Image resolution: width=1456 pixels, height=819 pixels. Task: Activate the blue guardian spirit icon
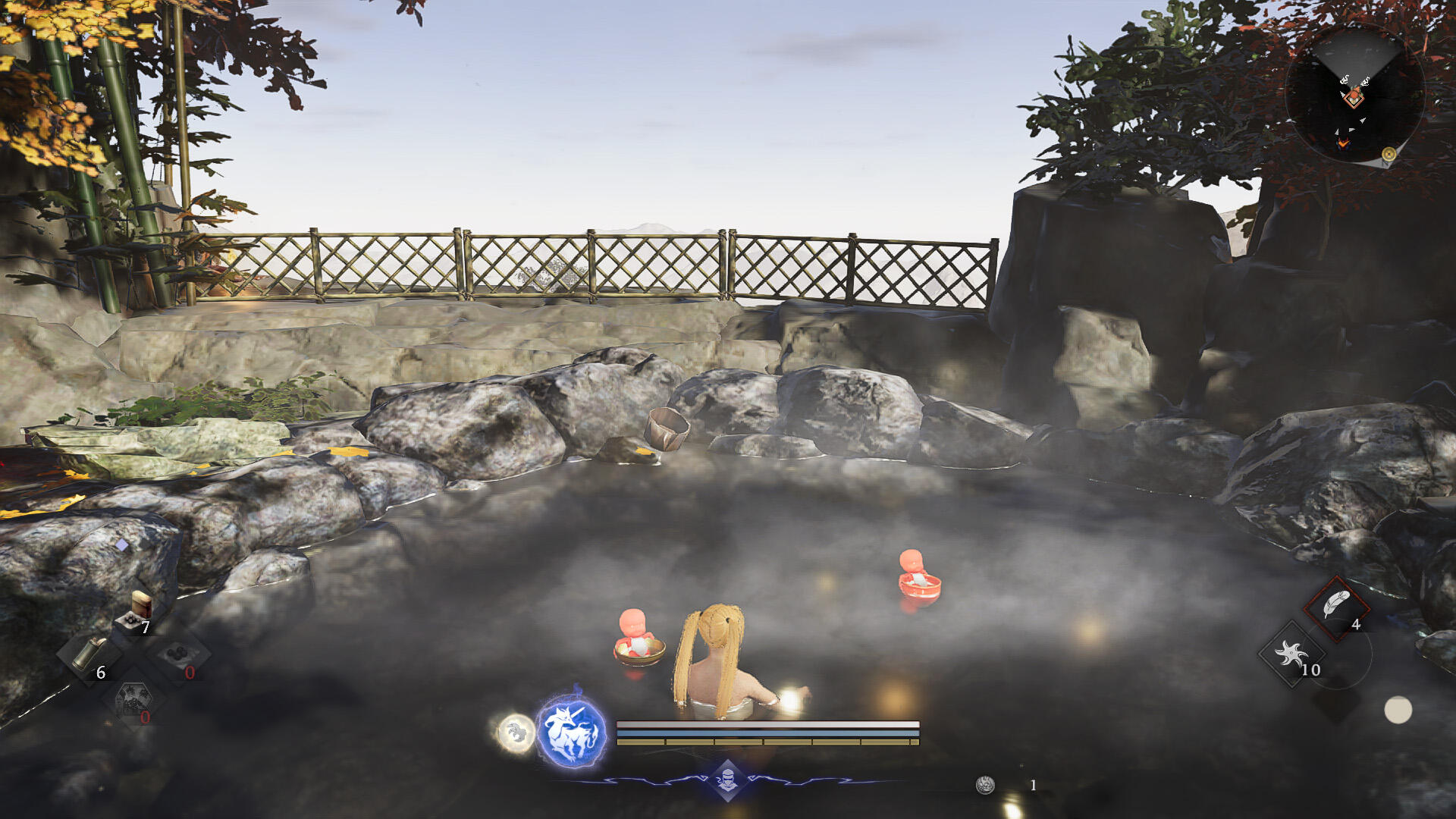click(x=571, y=733)
